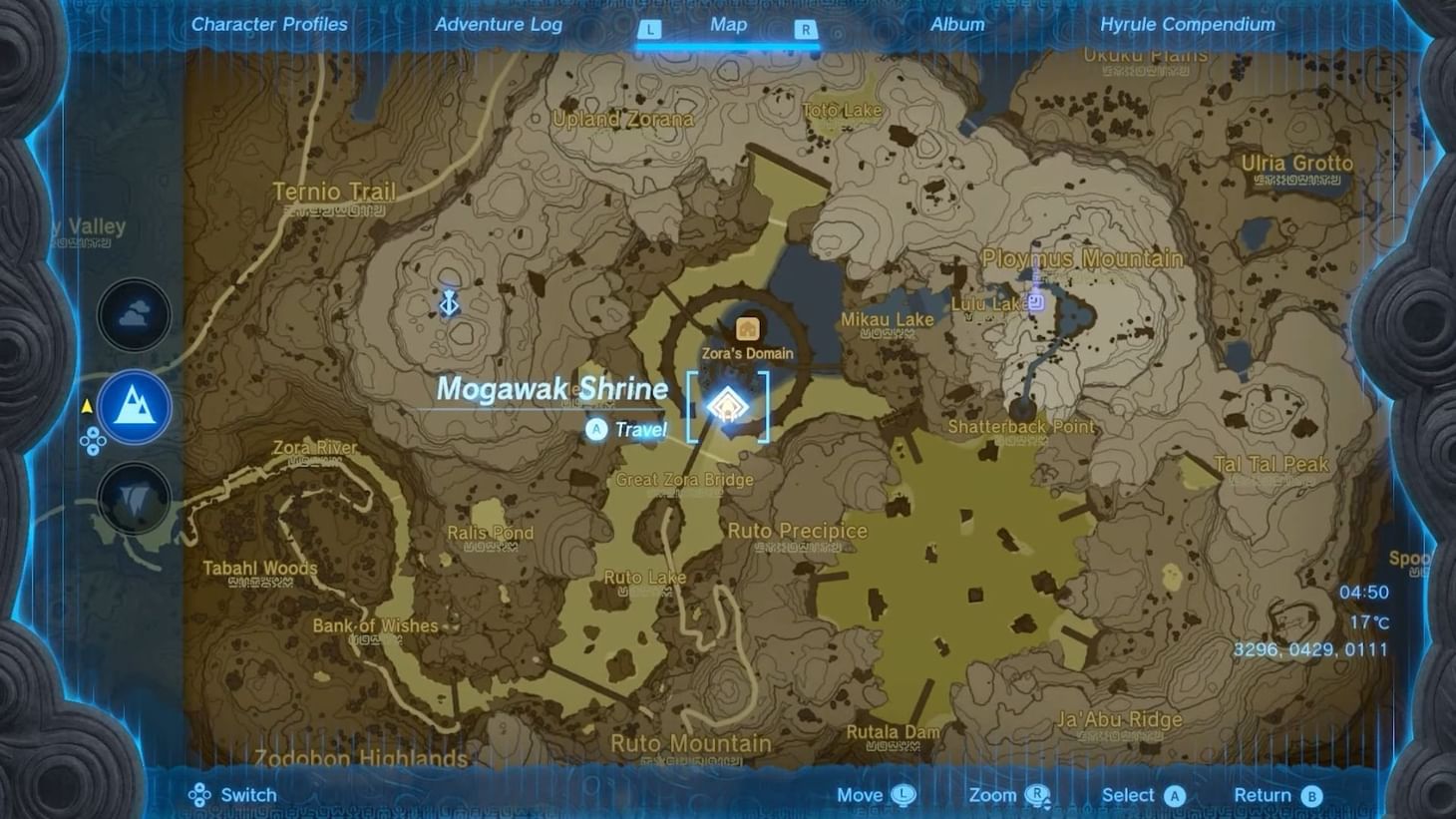Toggle the sky layer cloud icon in sidebar
Image resolution: width=1456 pixels, height=819 pixels.
(x=133, y=315)
